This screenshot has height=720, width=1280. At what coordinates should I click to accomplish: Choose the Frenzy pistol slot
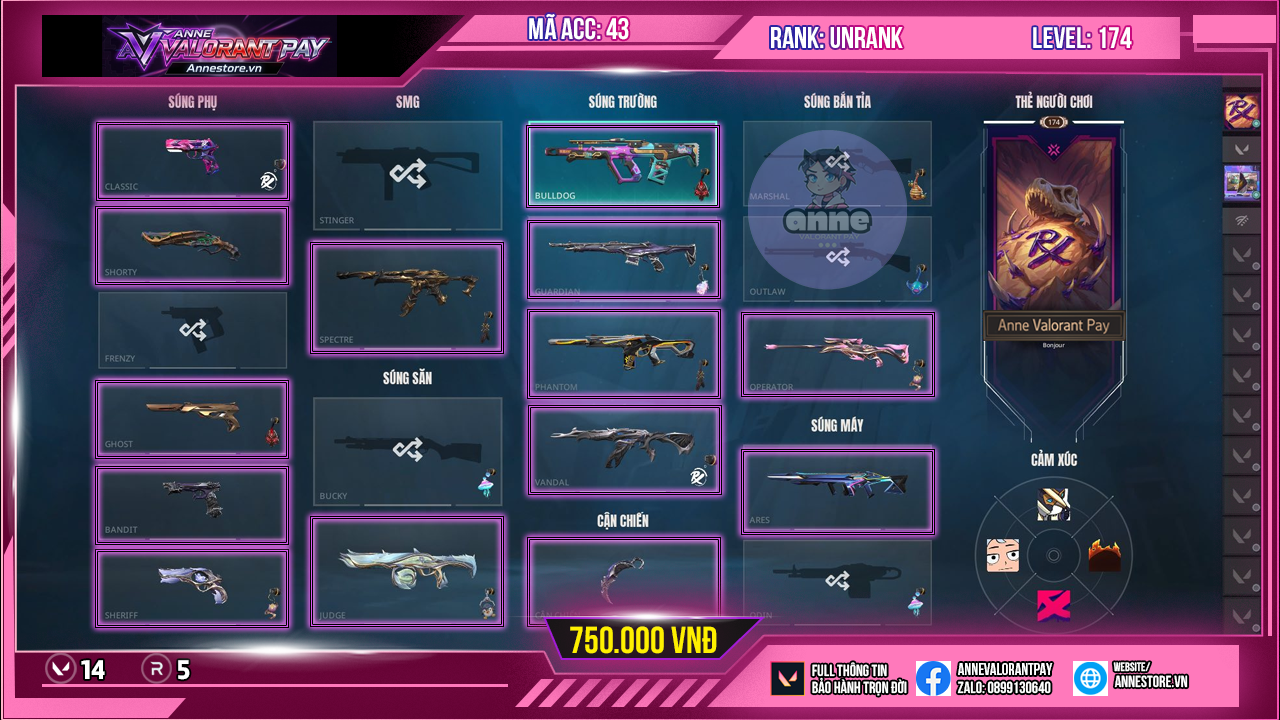(192, 330)
